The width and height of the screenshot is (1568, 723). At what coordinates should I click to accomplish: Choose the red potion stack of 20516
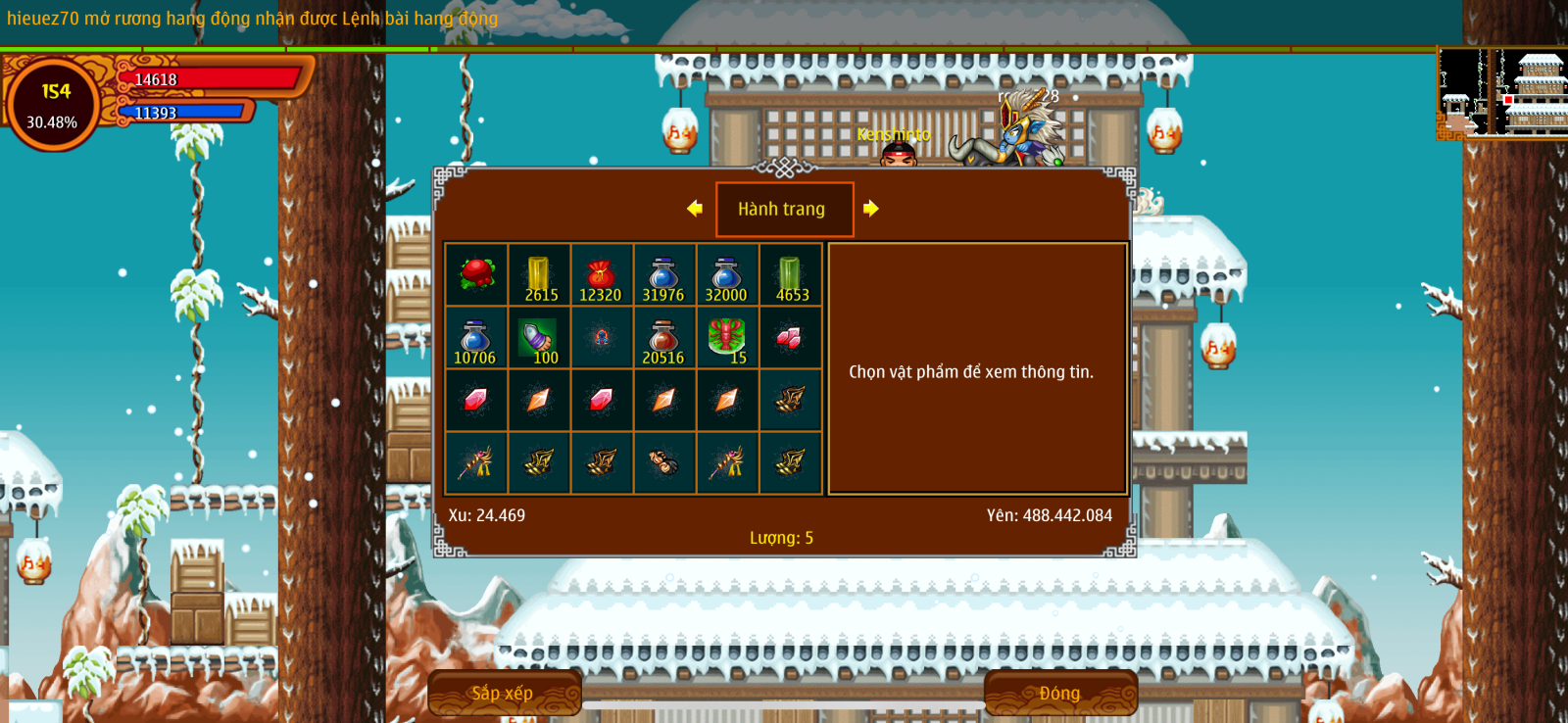tap(663, 337)
